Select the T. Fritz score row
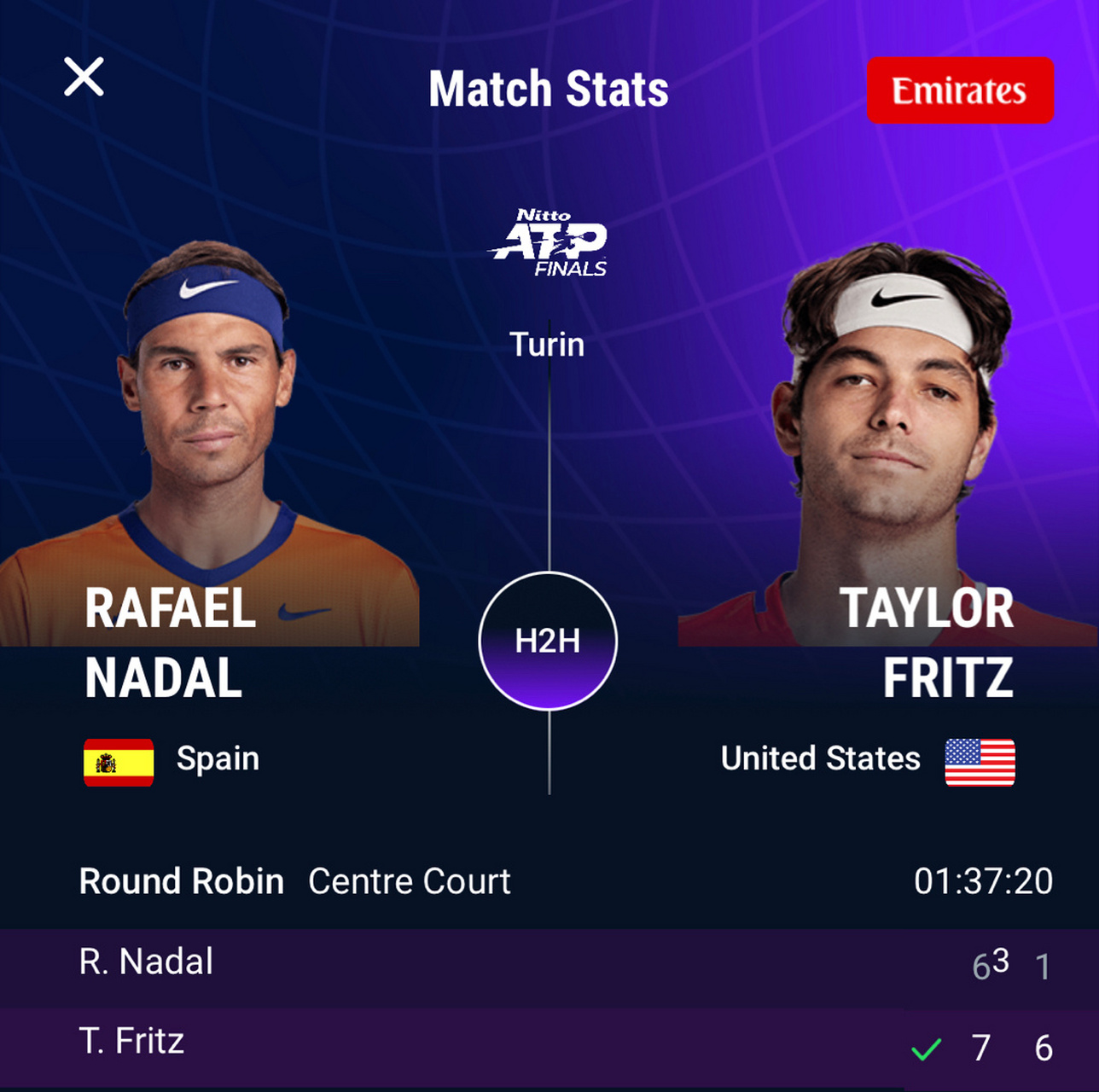The height and width of the screenshot is (1092, 1099). (549, 1044)
